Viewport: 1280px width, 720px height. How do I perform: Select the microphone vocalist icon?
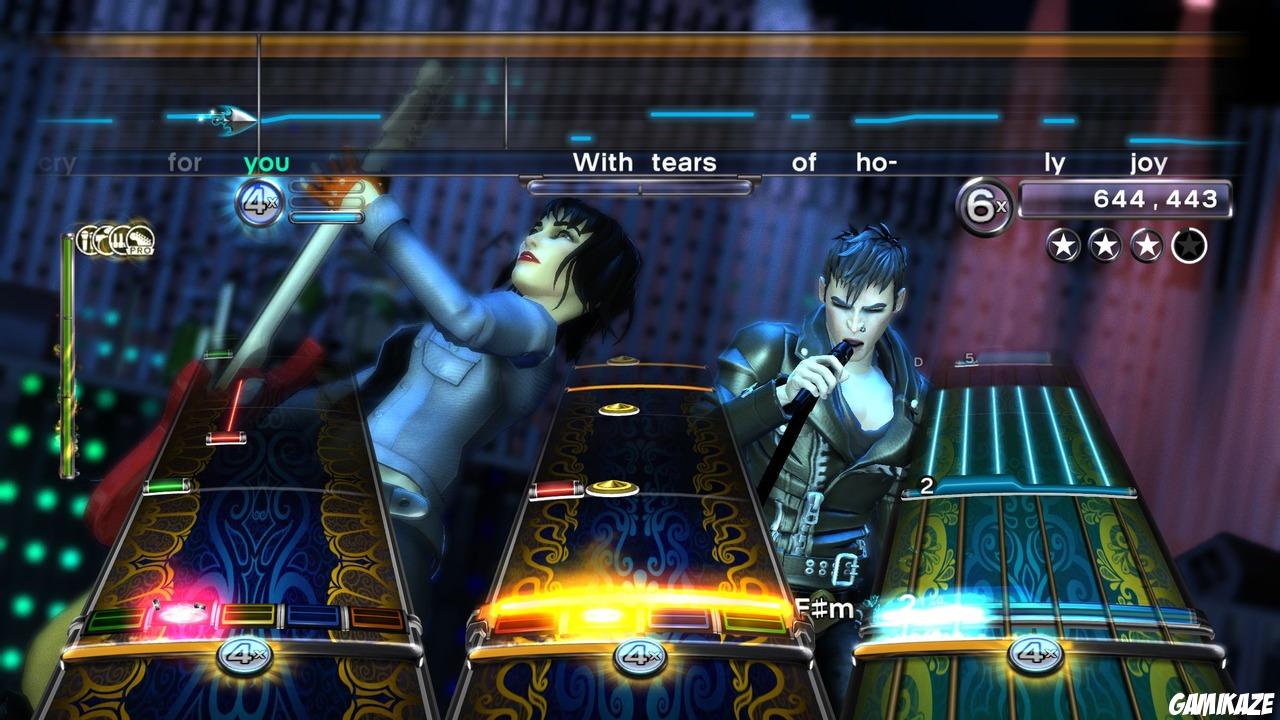point(85,239)
